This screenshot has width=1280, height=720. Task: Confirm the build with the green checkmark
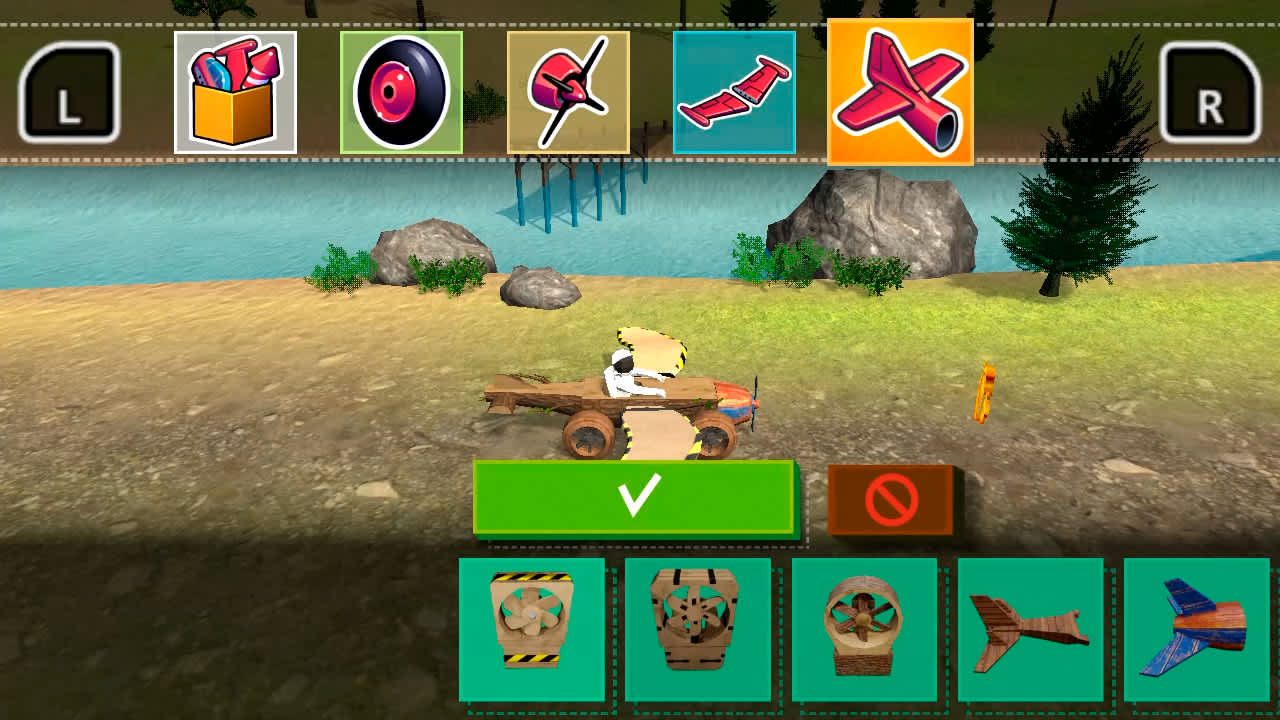pos(637,498)
